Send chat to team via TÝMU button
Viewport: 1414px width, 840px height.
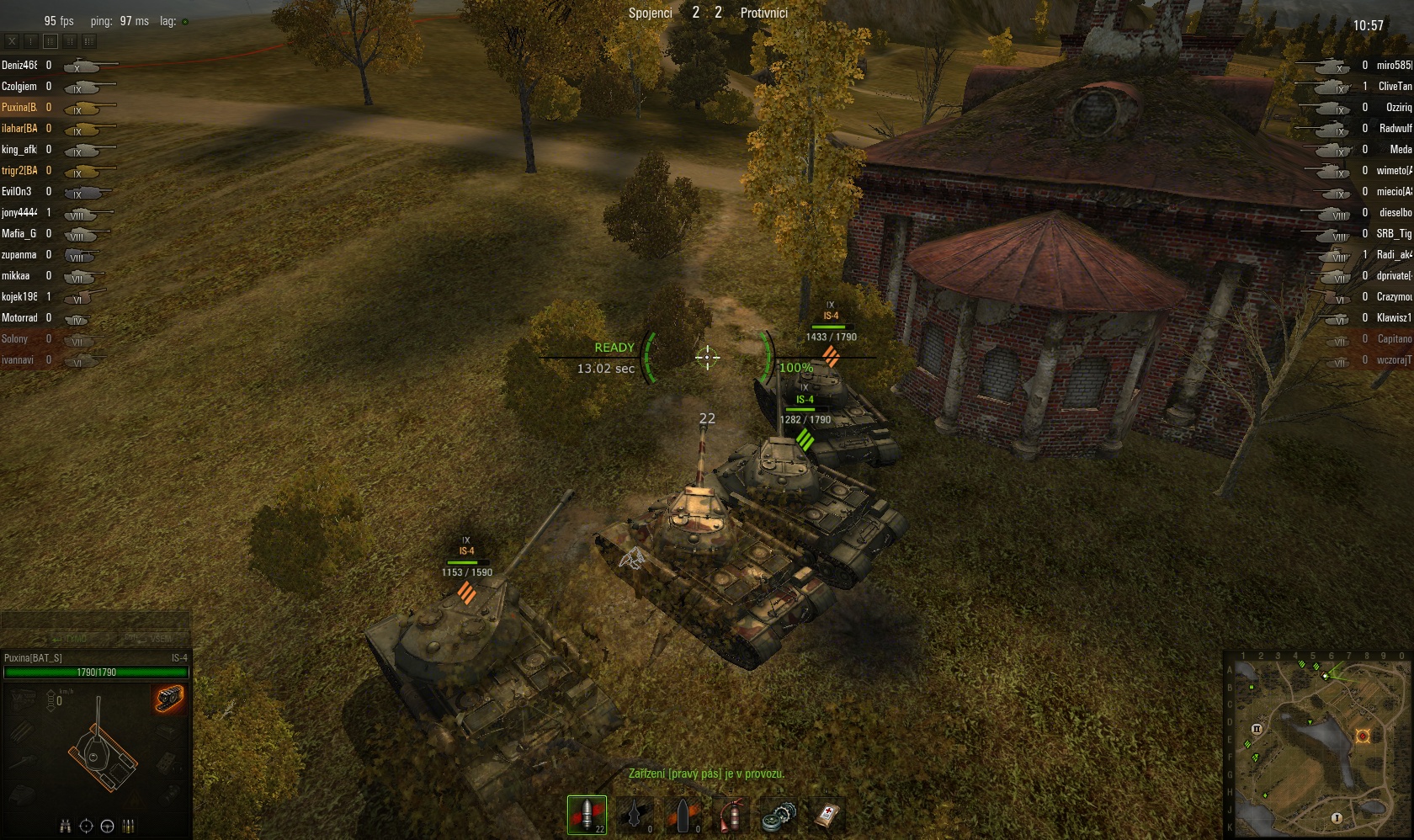(x=71, y=639)
